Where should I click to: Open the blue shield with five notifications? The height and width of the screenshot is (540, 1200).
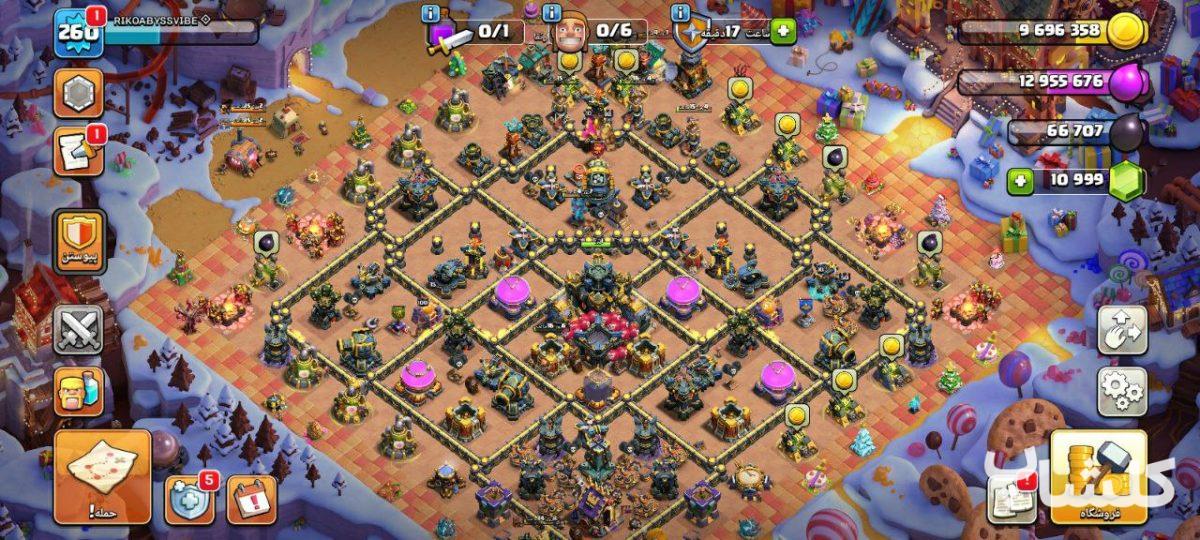[189, 499]
